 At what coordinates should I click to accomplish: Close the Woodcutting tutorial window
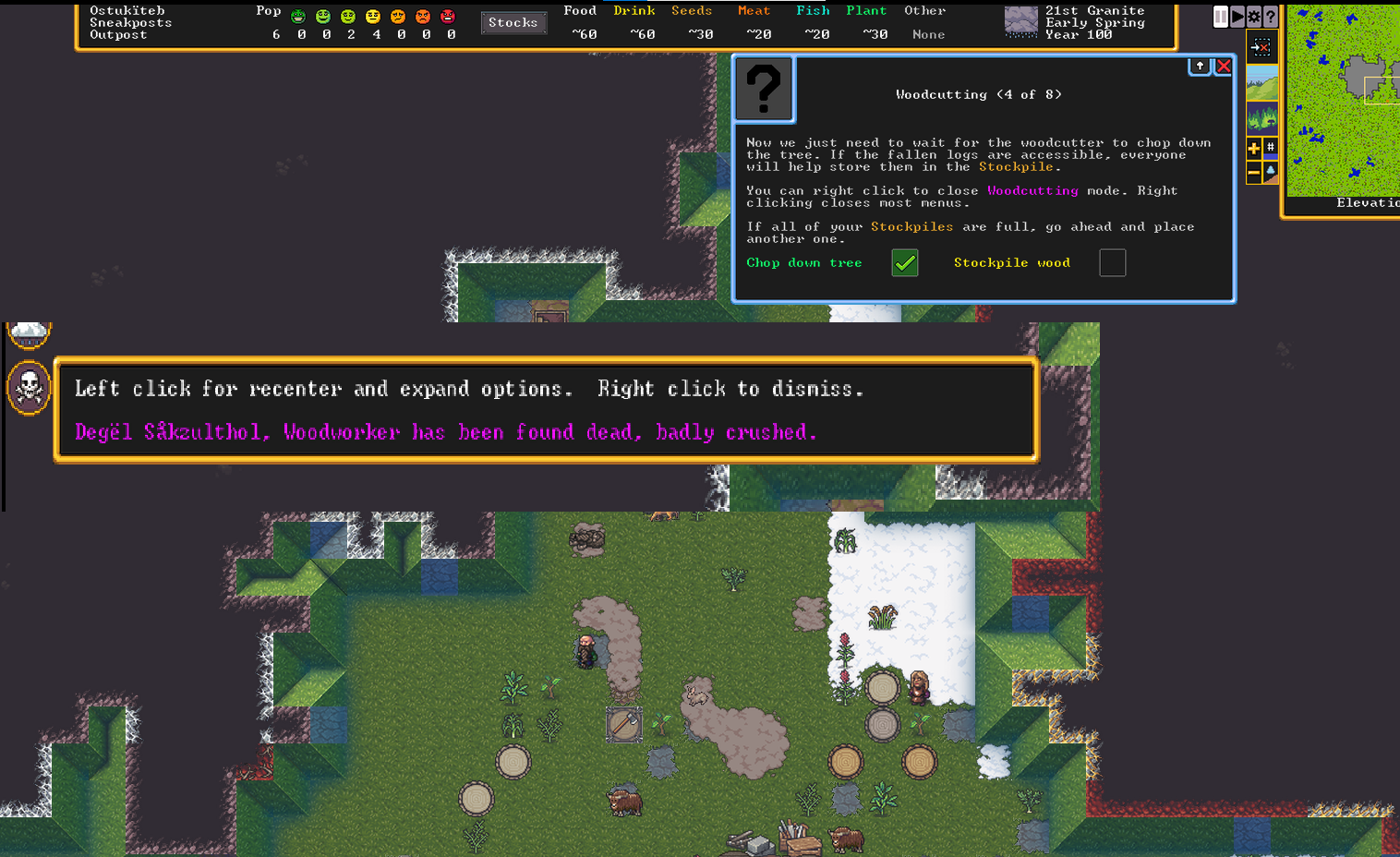(1224, 66)
